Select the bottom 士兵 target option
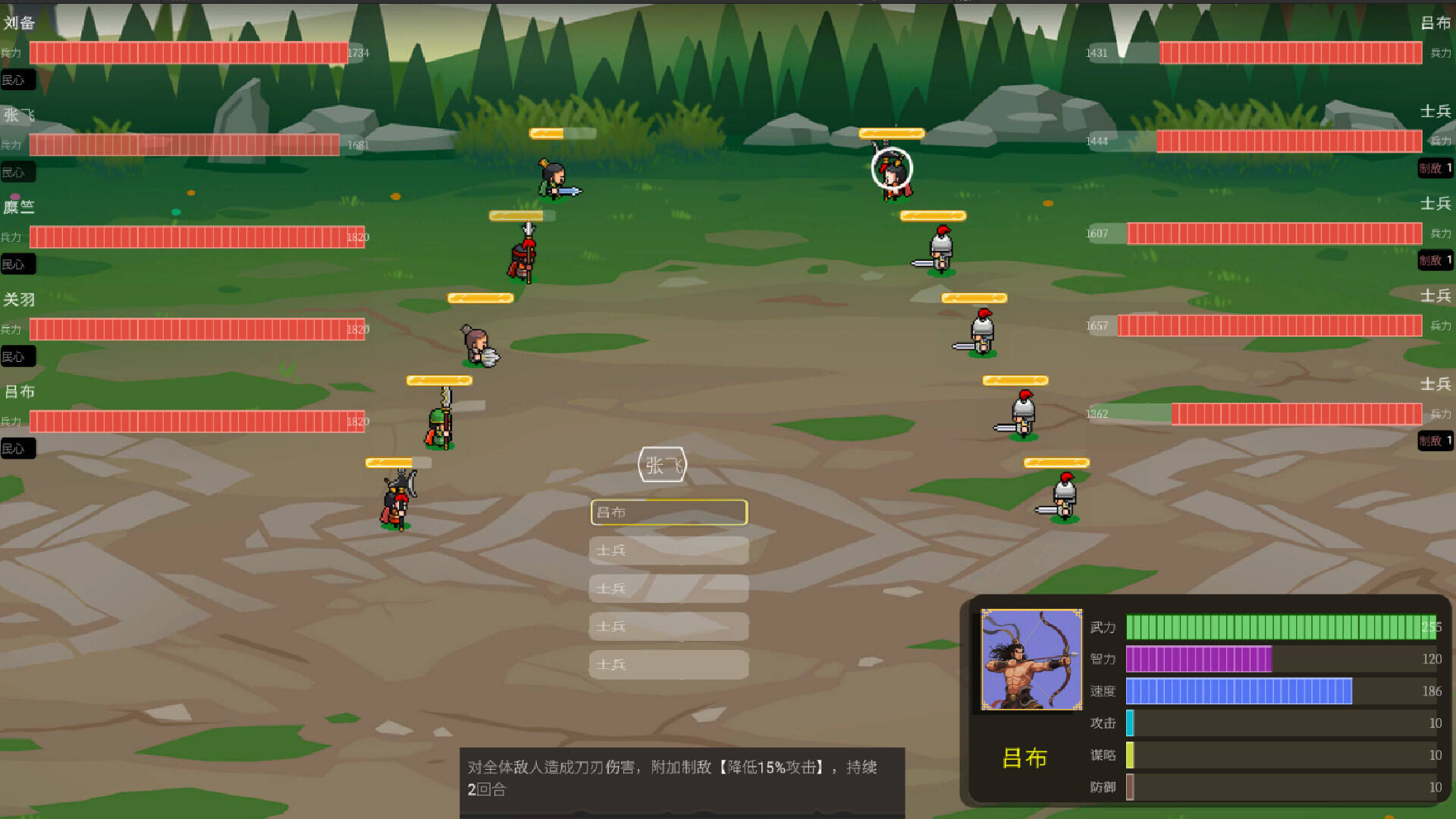This screenshot has height=819, width=1456. (x=668, y=664)
